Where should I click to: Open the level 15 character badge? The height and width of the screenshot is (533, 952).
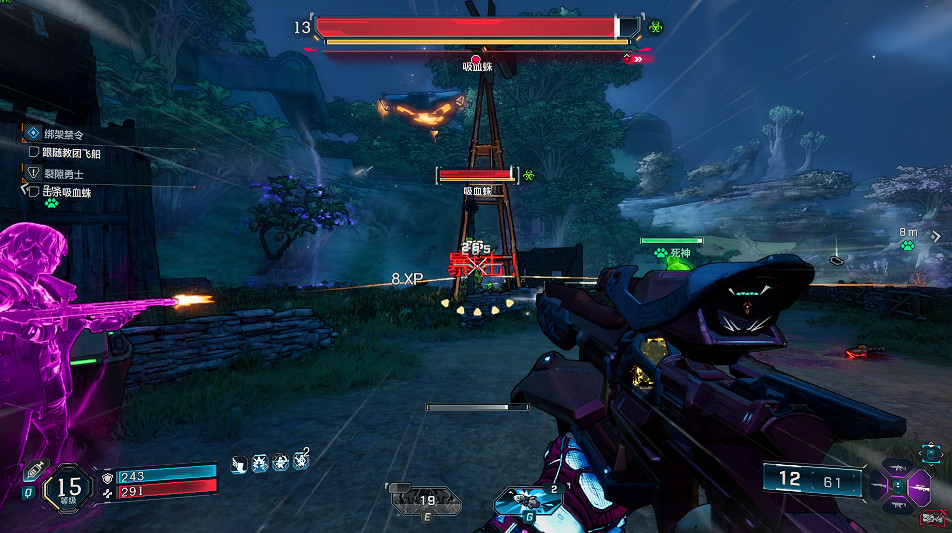pyautogui.click(x=67, y=485)
